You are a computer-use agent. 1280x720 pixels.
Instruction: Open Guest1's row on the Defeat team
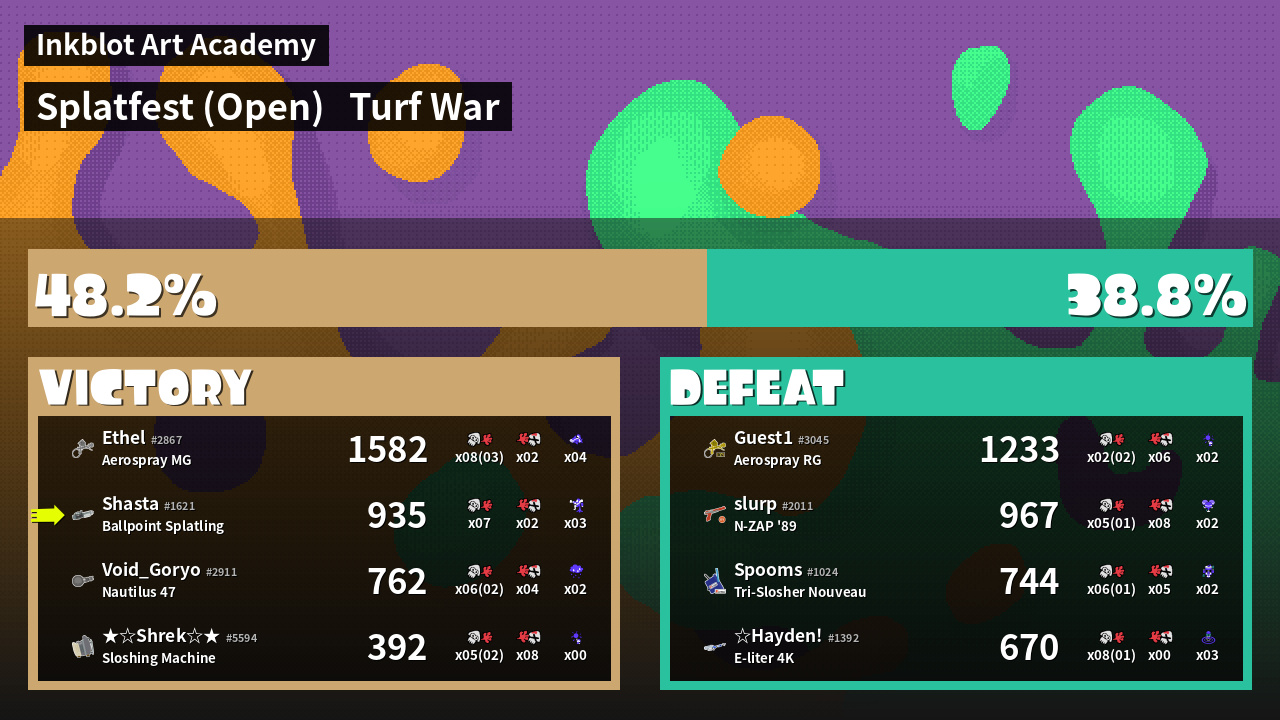click(x=956, y=449)
